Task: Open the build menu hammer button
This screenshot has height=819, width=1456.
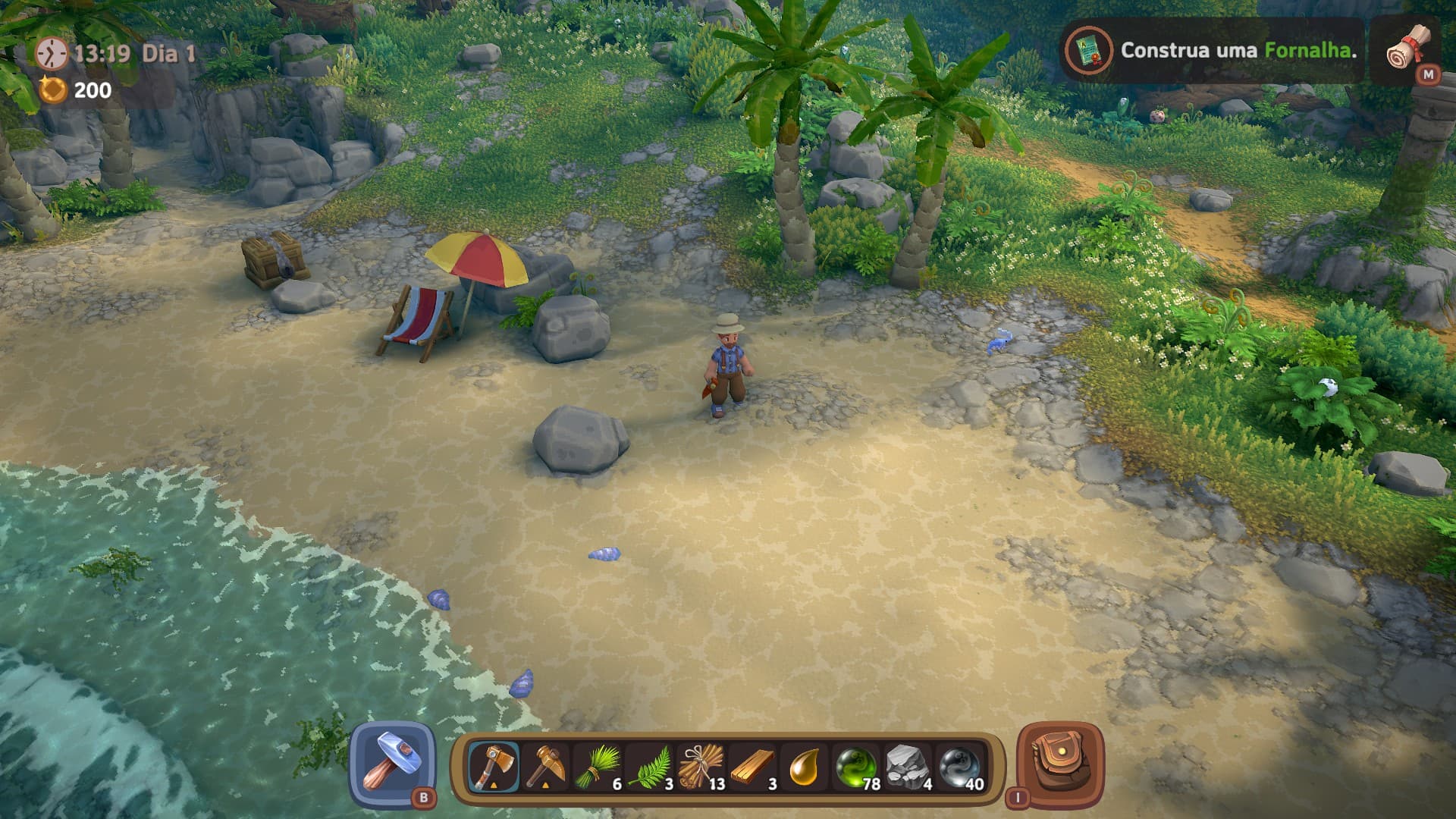Action: [x=393, y=763]
